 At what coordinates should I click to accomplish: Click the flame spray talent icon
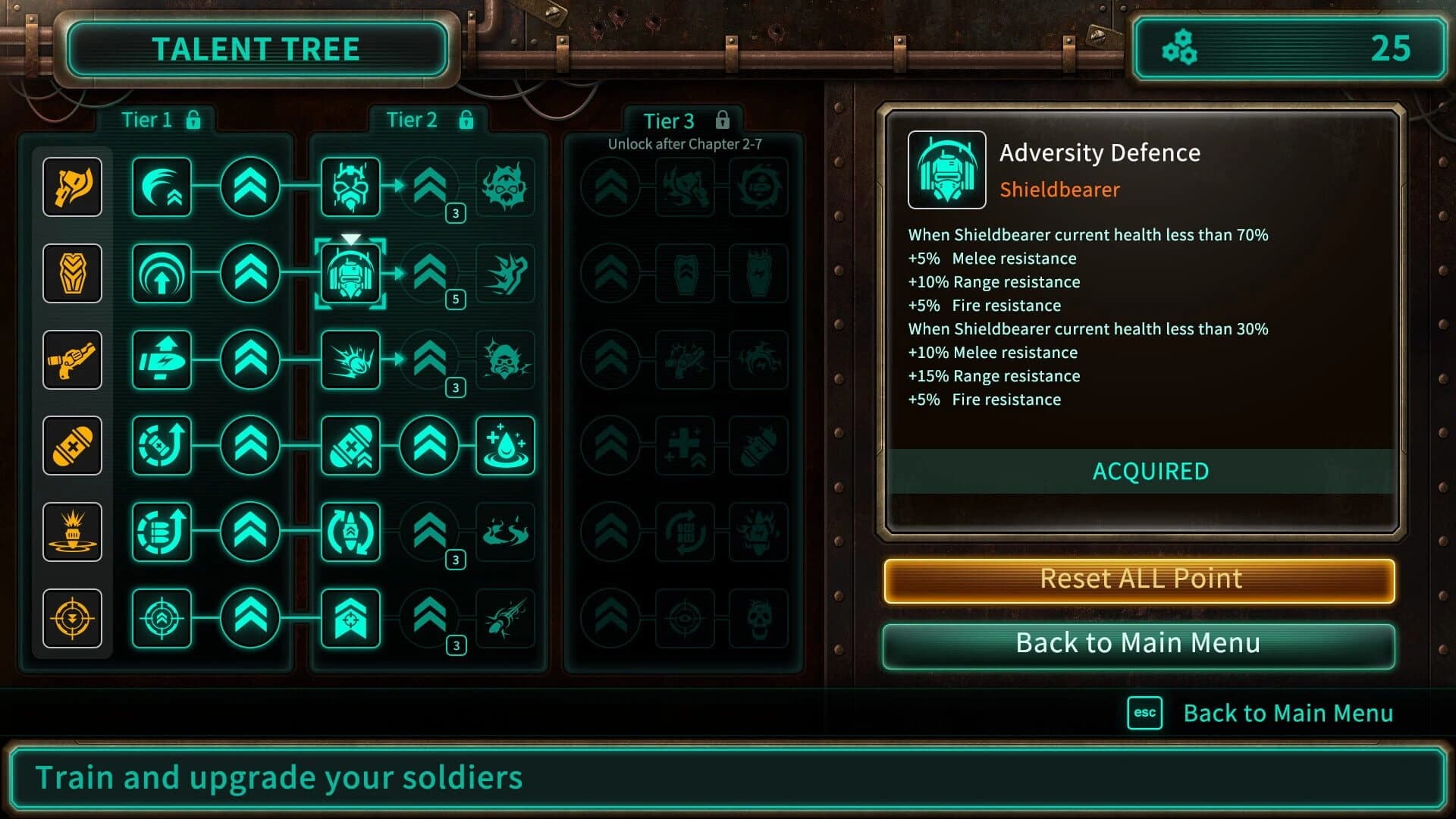pyautogui.click(x=507, y=533)
